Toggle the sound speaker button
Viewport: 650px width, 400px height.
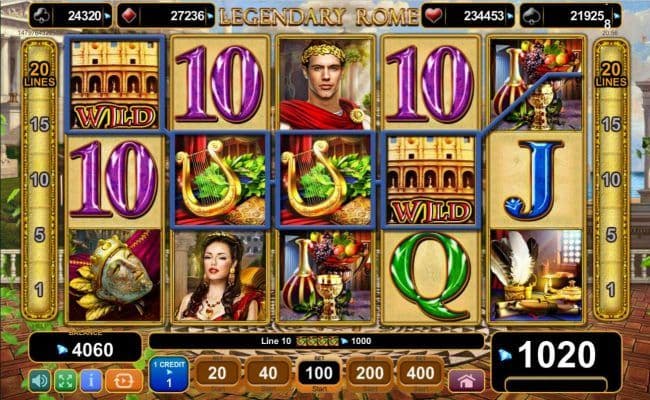(x=40, y=380)
